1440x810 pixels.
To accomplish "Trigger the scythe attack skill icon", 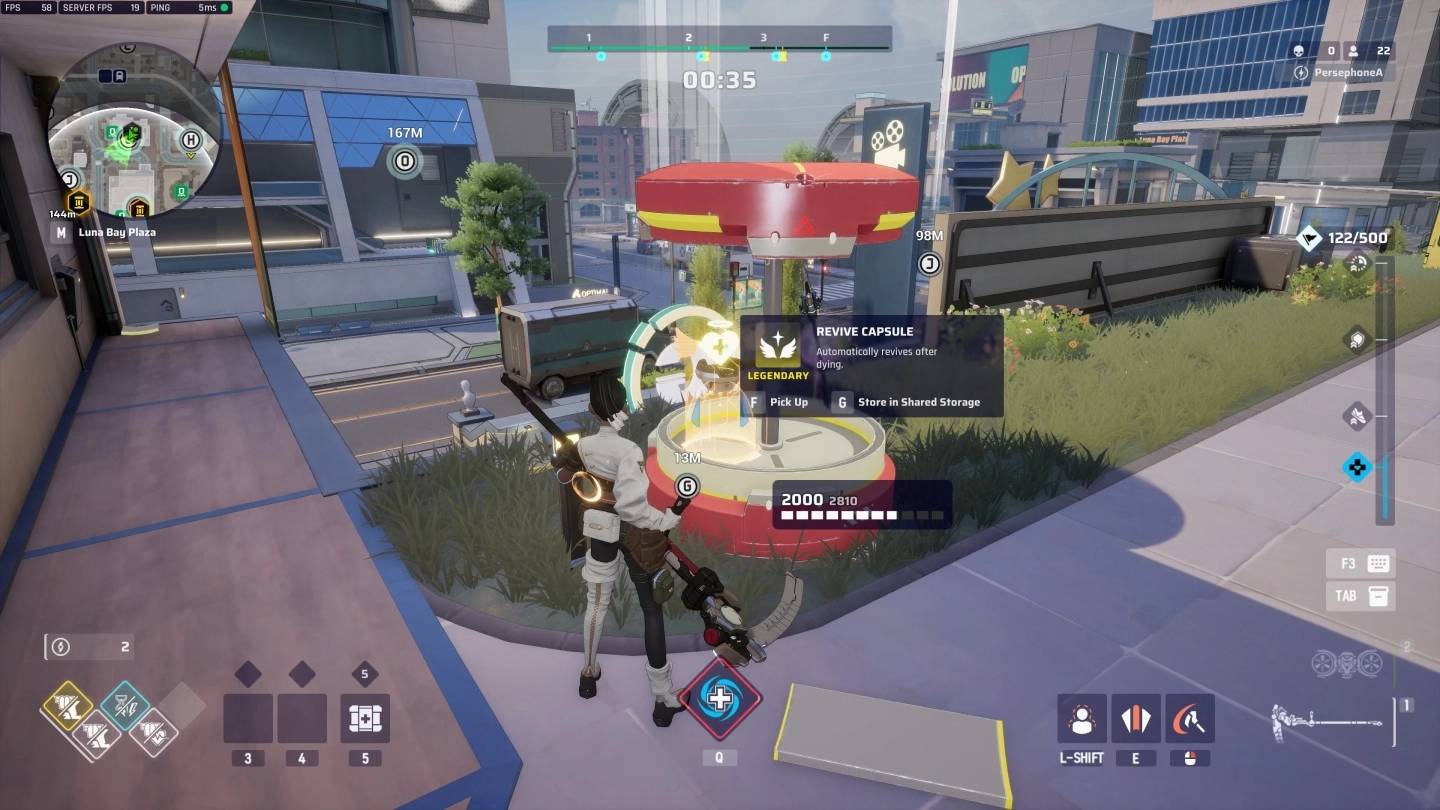I will pyautogui.click(x=1189, y=718).
